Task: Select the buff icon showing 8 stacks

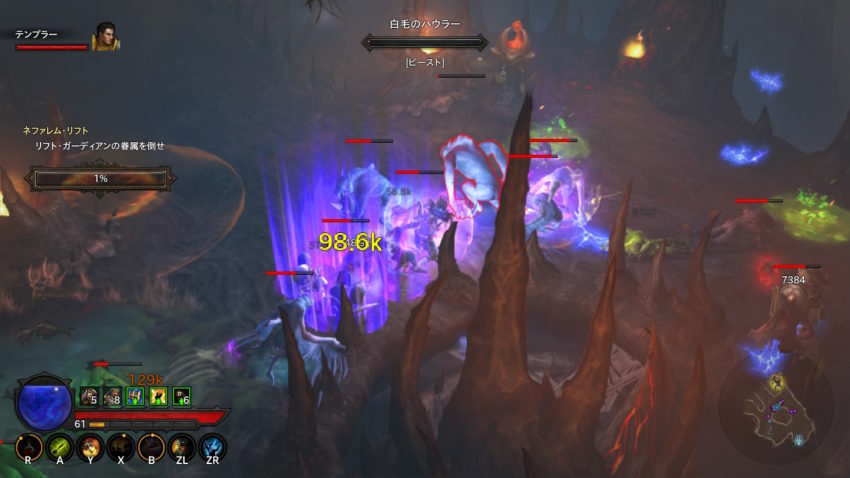Action: point(111,397)
